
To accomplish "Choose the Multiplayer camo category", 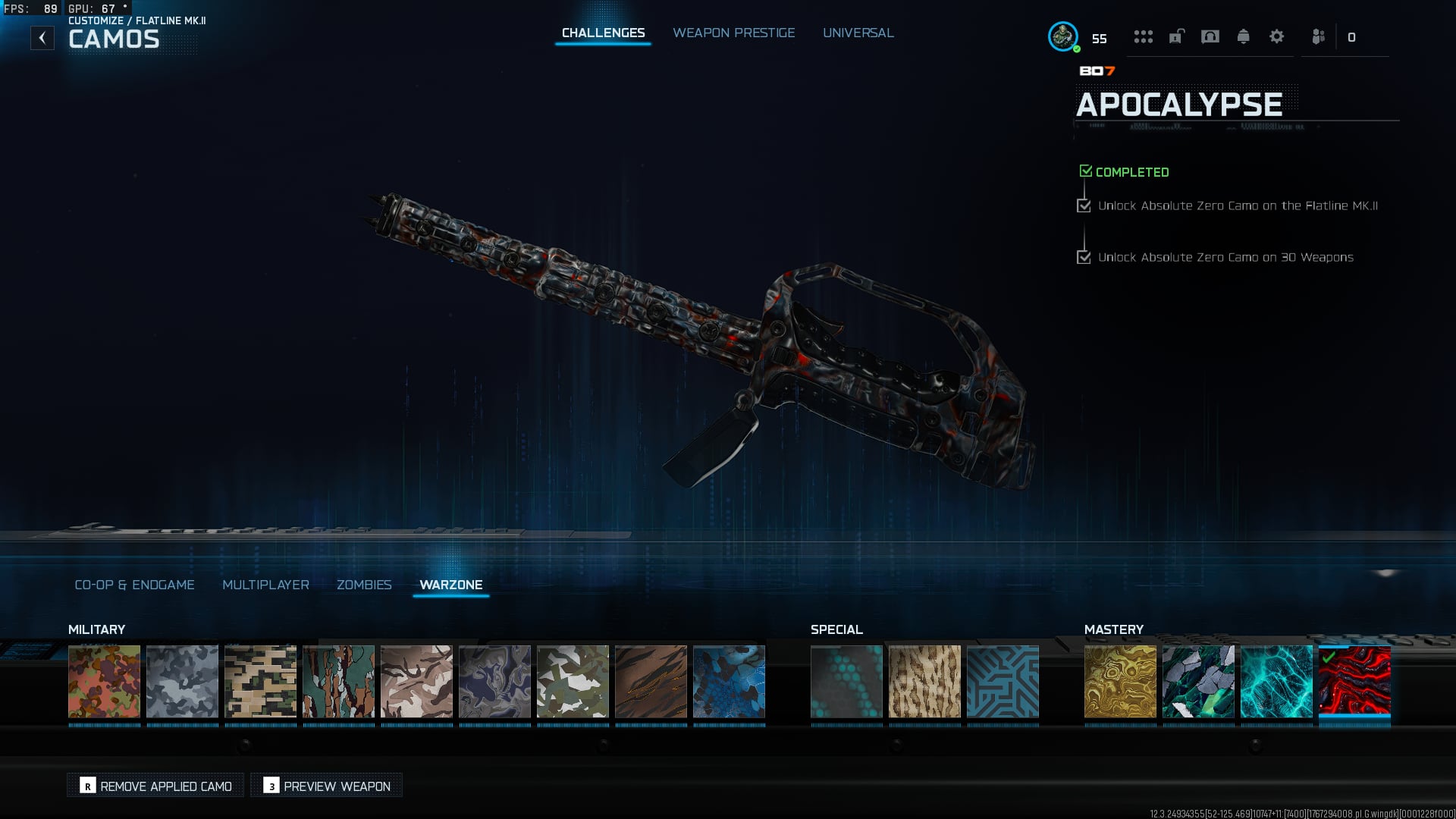I will 265,585.
